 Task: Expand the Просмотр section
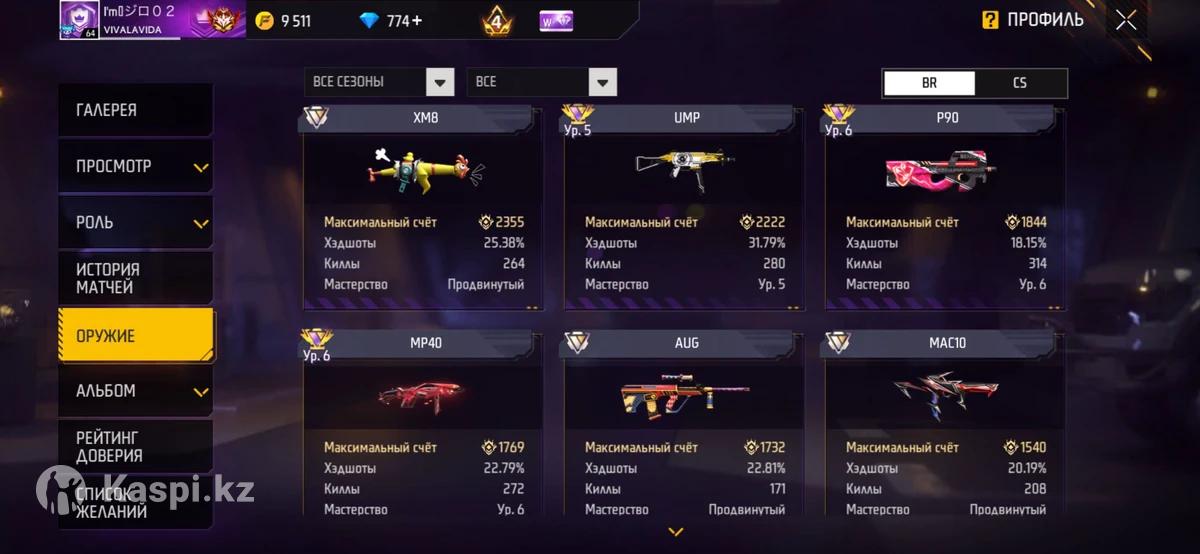point(135,166)
